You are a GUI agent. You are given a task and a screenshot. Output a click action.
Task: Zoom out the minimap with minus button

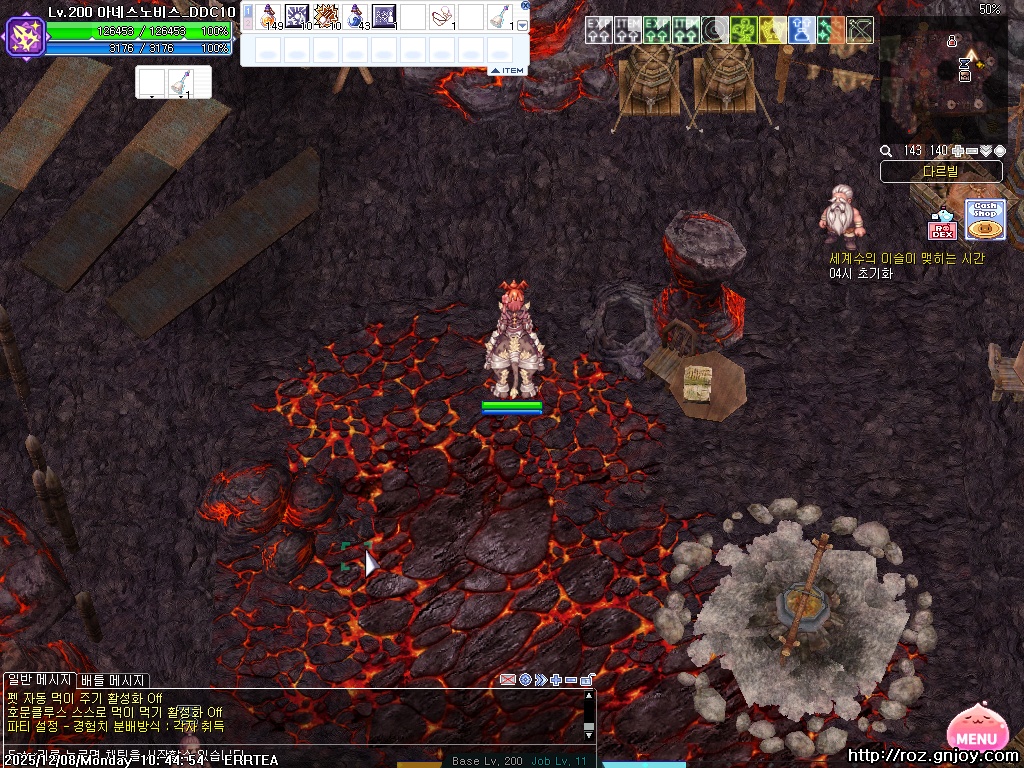pos(972,151)
